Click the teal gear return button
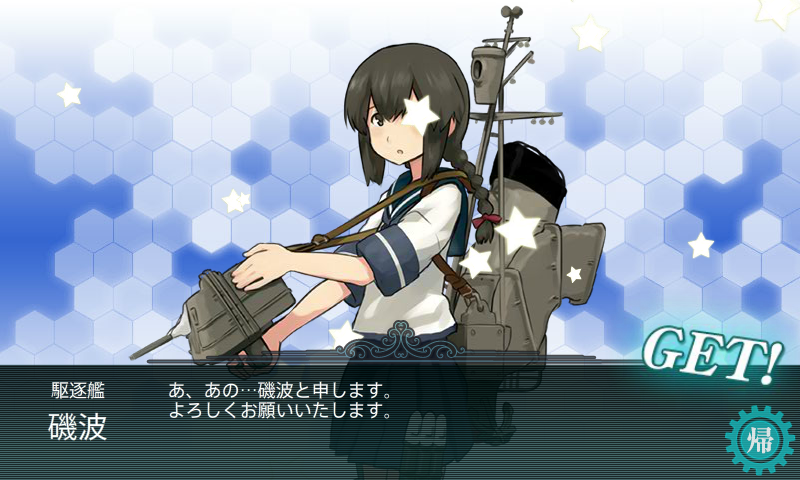This screenshot has width=800, height=480. pyautogui.click(x=757, y=438)
